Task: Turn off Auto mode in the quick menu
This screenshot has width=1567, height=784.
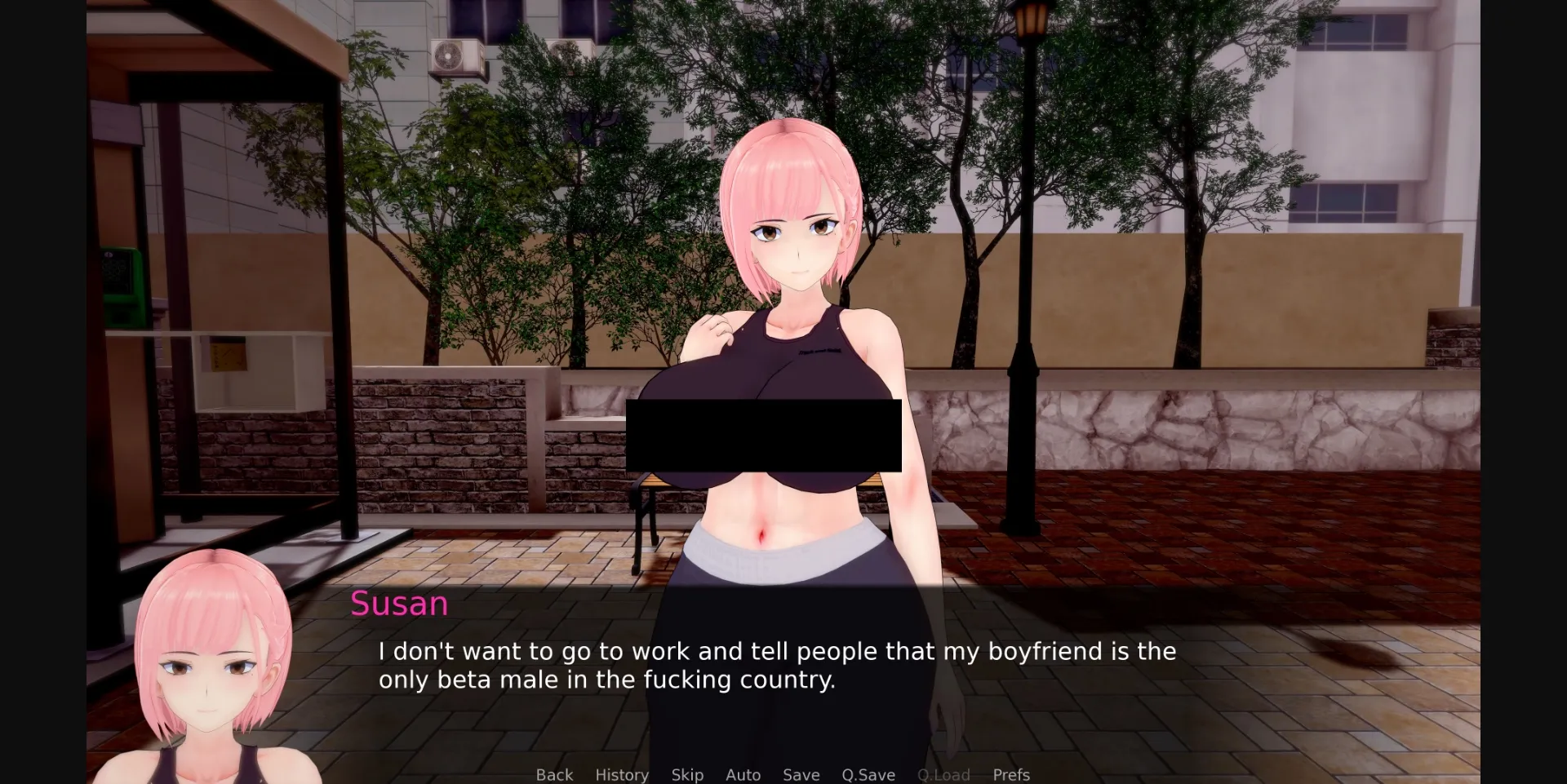Action: point(742,775)
